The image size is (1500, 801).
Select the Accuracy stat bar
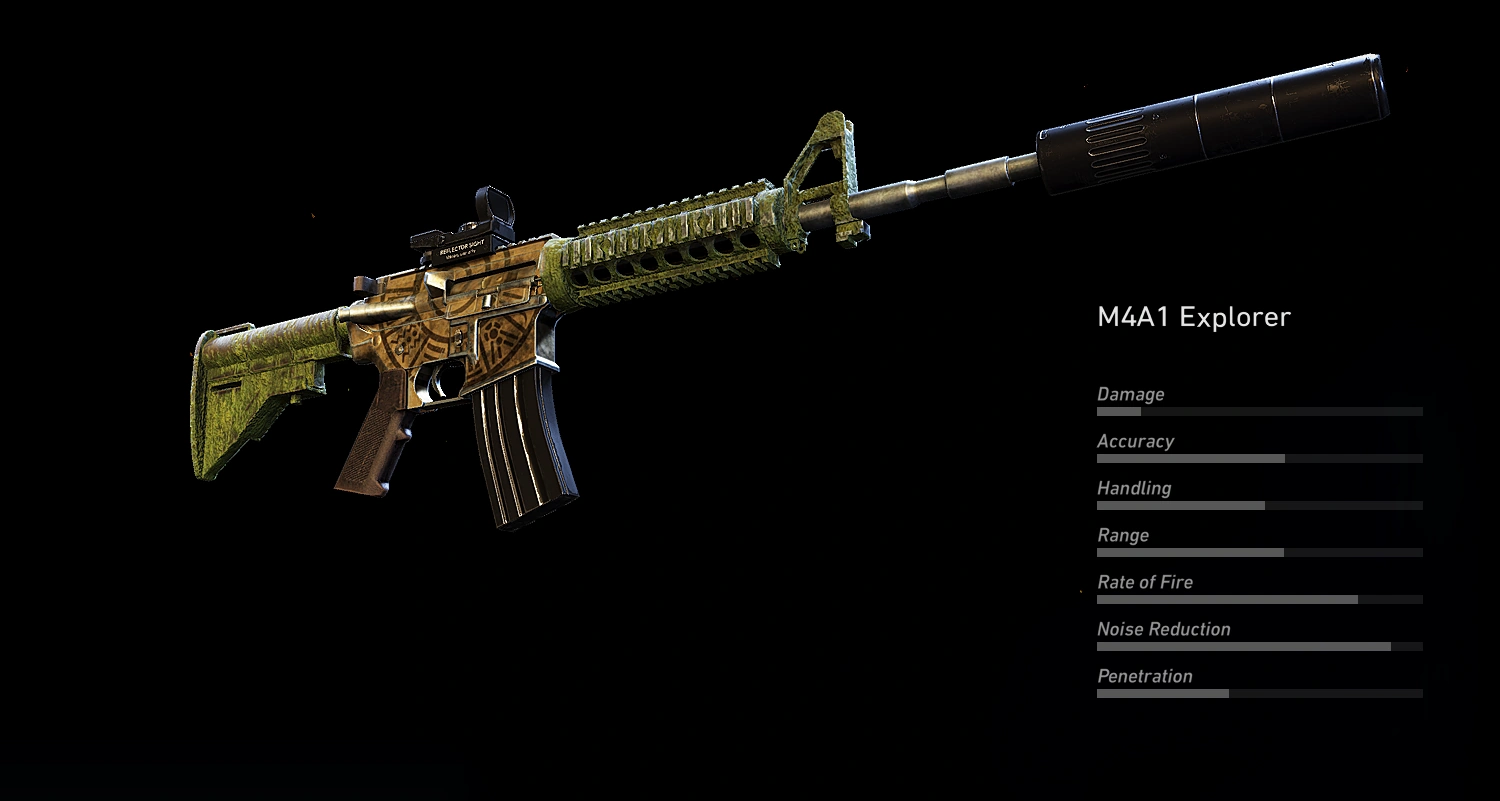click(1260, 458)
